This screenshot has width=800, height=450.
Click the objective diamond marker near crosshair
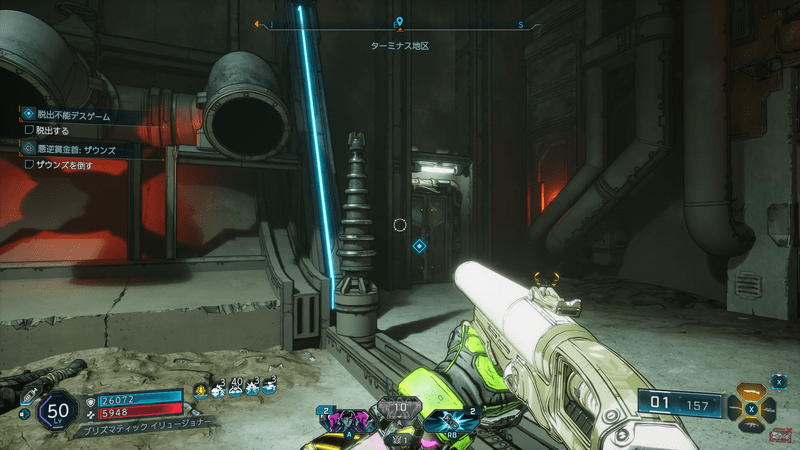419,245
